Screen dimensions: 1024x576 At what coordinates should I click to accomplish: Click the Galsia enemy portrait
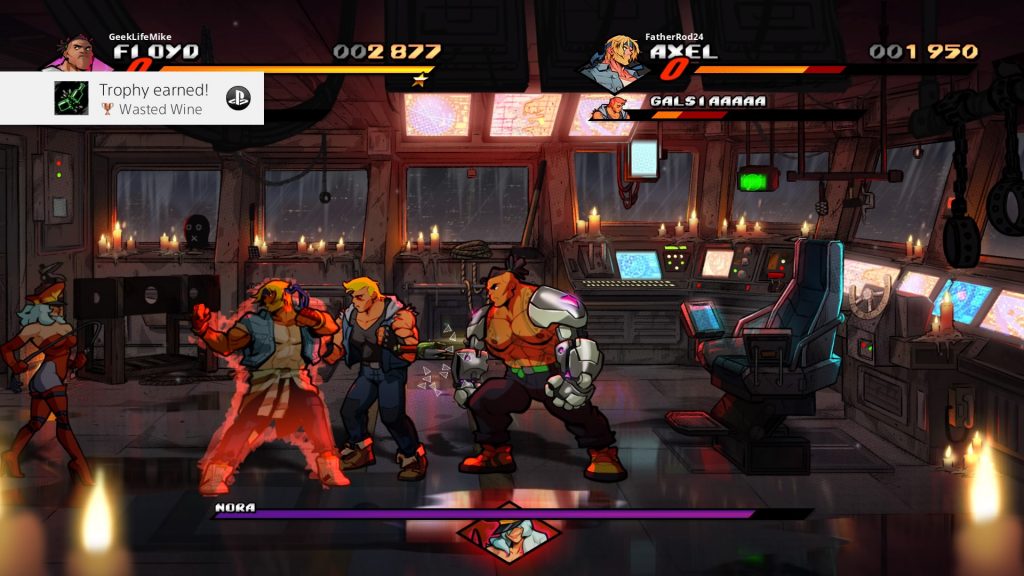point(609,108)
